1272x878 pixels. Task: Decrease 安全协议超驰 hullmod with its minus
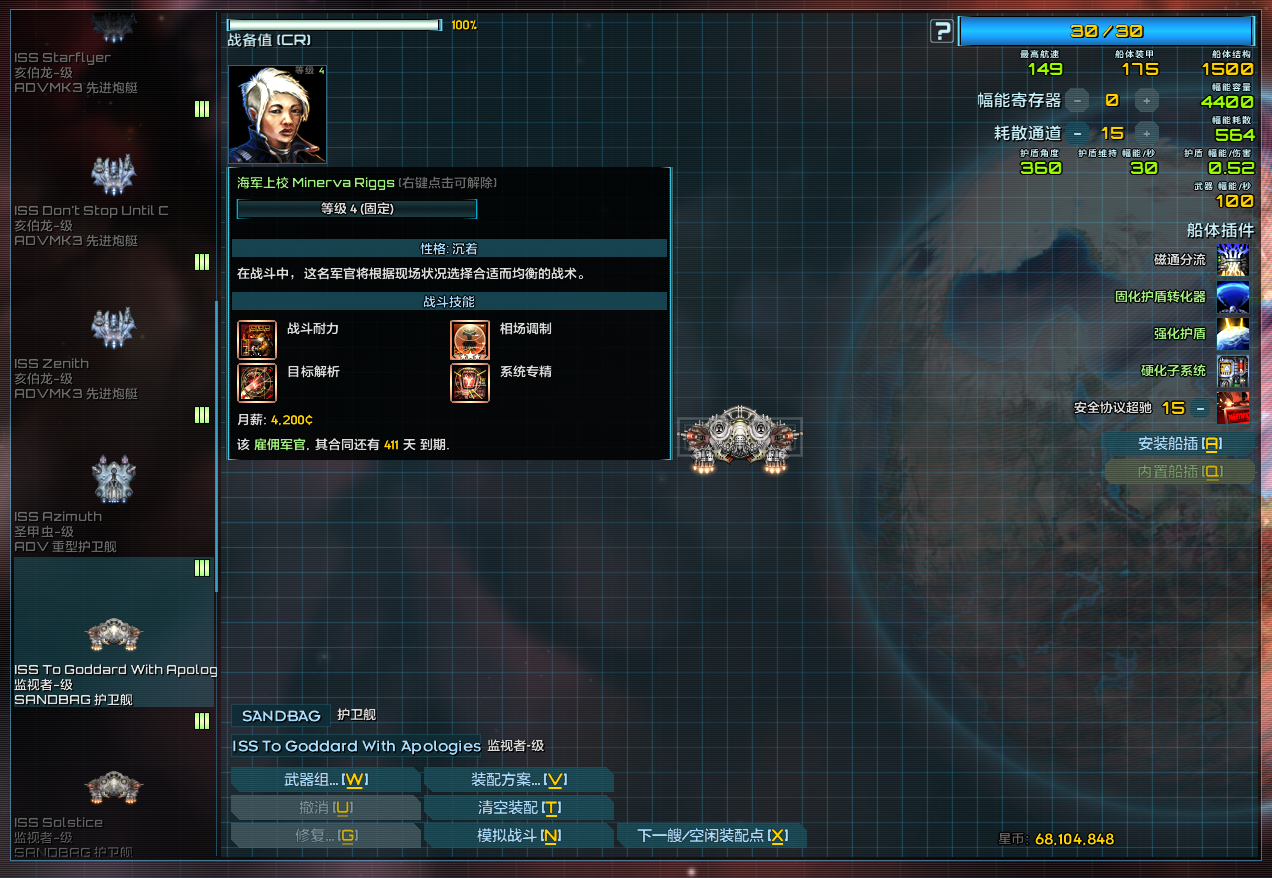(1200, 408)
